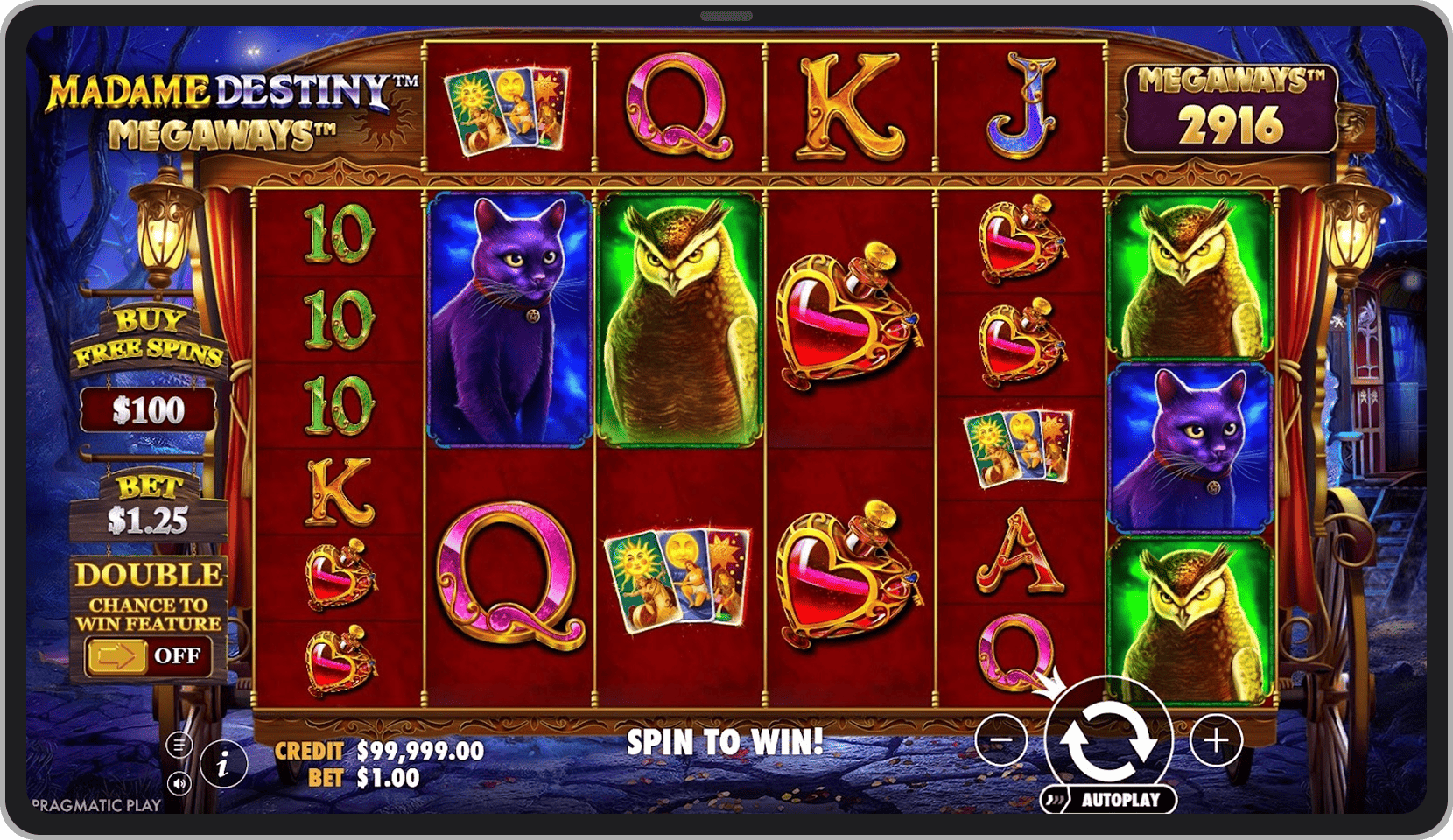Mute the game sound speaker icon
Screen dimensions: 1453x840
(x=179, y=783)
